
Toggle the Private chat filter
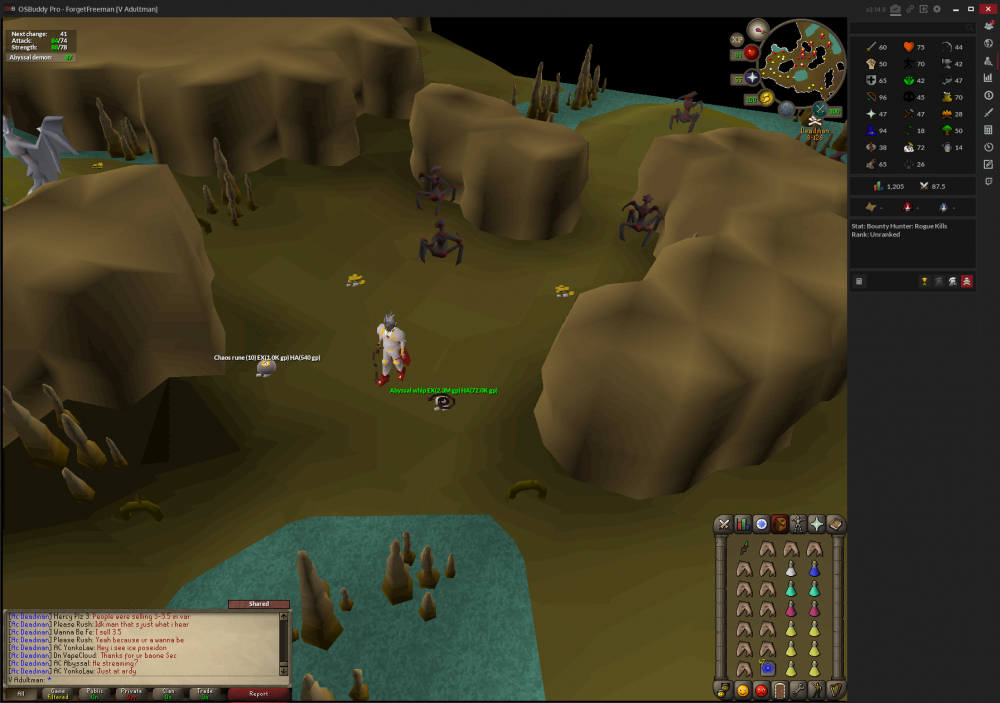pyautogui.click(x=131, y=693)
